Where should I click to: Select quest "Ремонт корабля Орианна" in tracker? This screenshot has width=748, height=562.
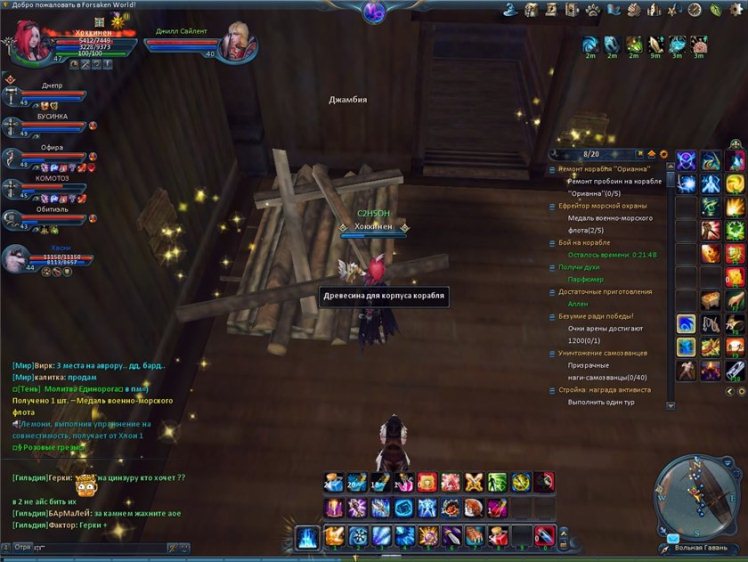pyautogui.click(x=603, y=170)
